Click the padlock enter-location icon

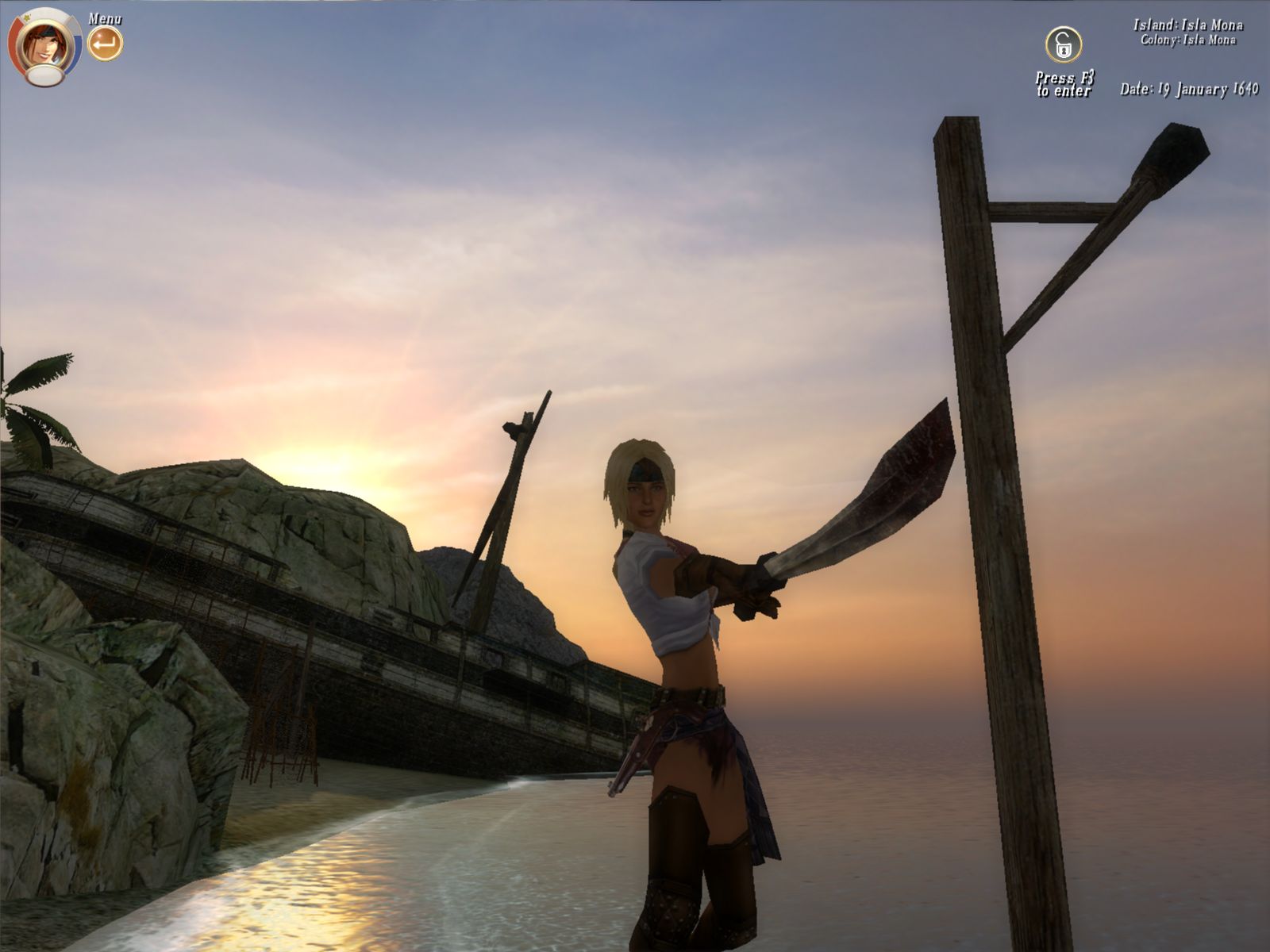(1063, 45)
